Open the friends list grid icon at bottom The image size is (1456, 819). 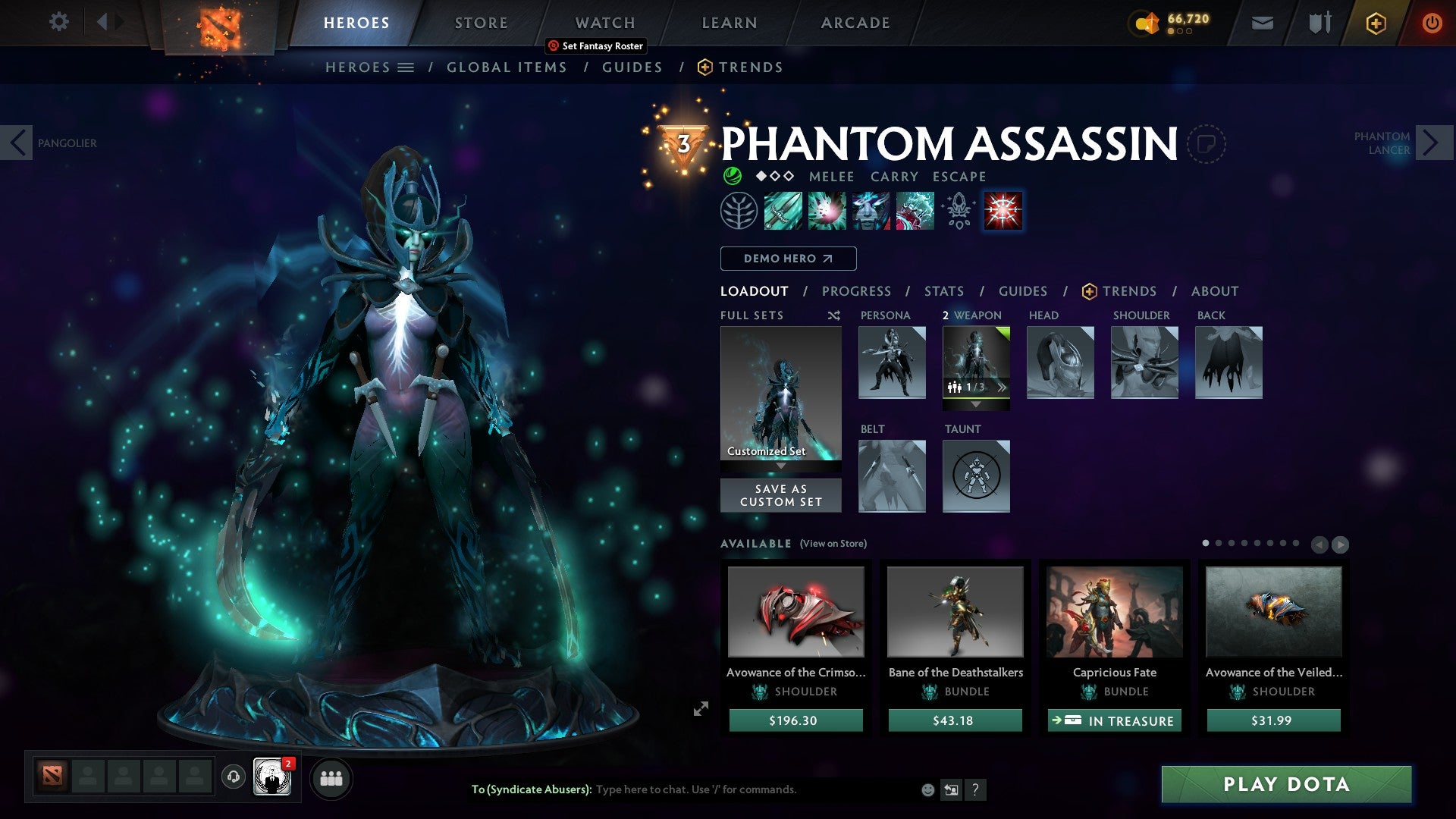pos(330,778)
